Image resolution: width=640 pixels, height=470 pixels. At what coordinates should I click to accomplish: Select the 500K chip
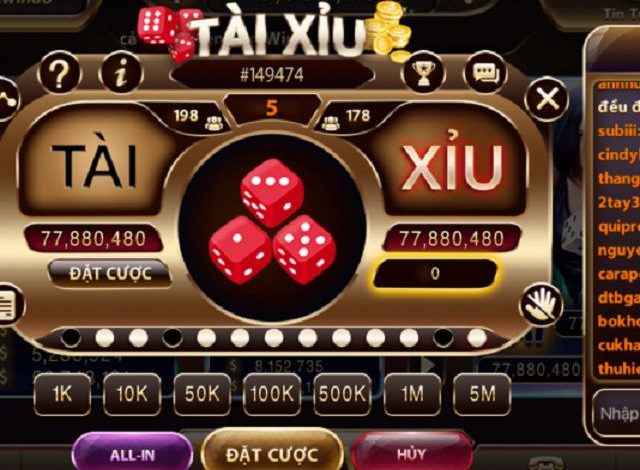pyautogui.click(x=342, y=394)
